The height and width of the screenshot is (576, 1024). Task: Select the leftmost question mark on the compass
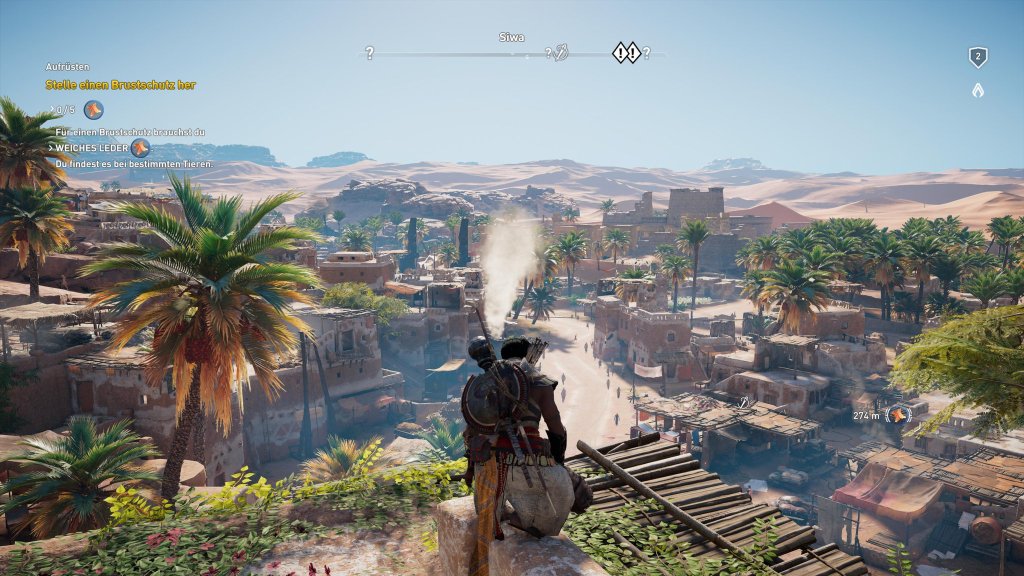pyautogui.click(x=369, y=53)
